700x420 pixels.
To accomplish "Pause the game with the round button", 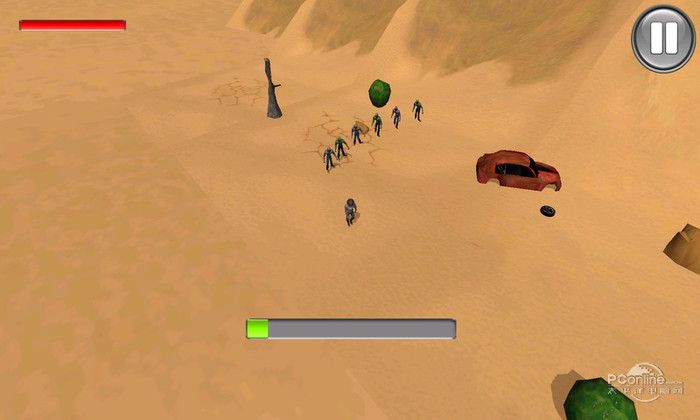I will 663,39.
